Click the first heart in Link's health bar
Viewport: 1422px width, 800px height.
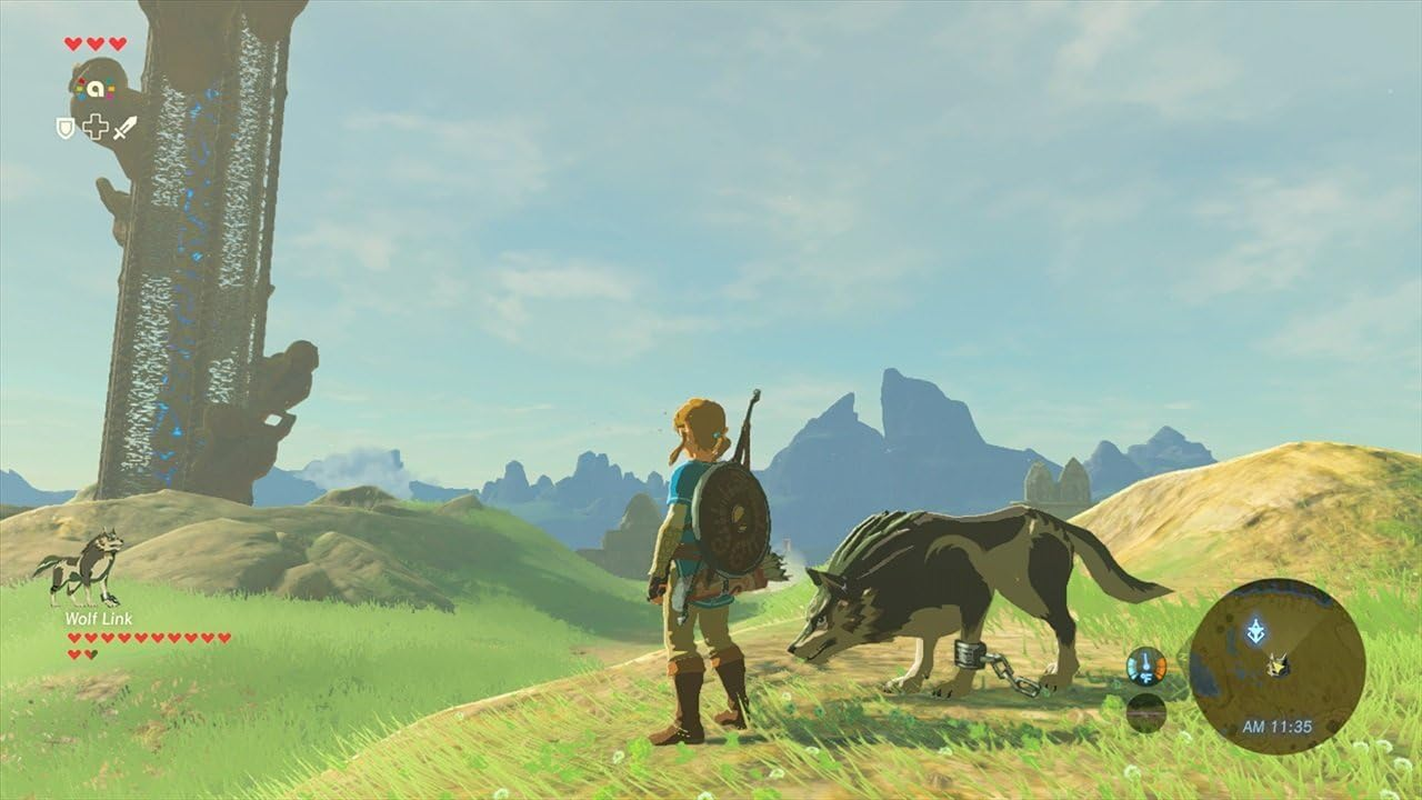coord(72,43)
